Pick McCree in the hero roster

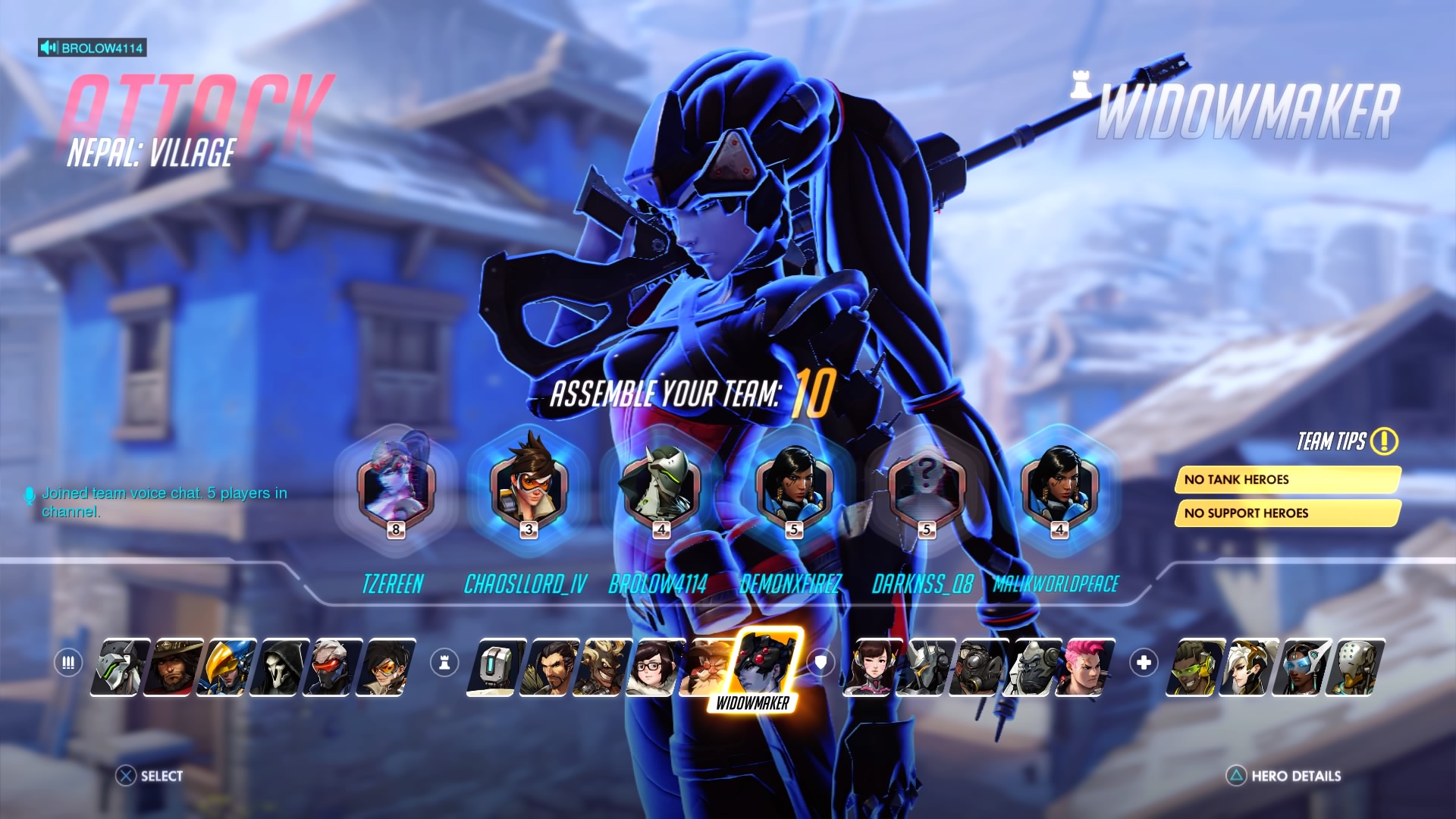pos(174,667)
